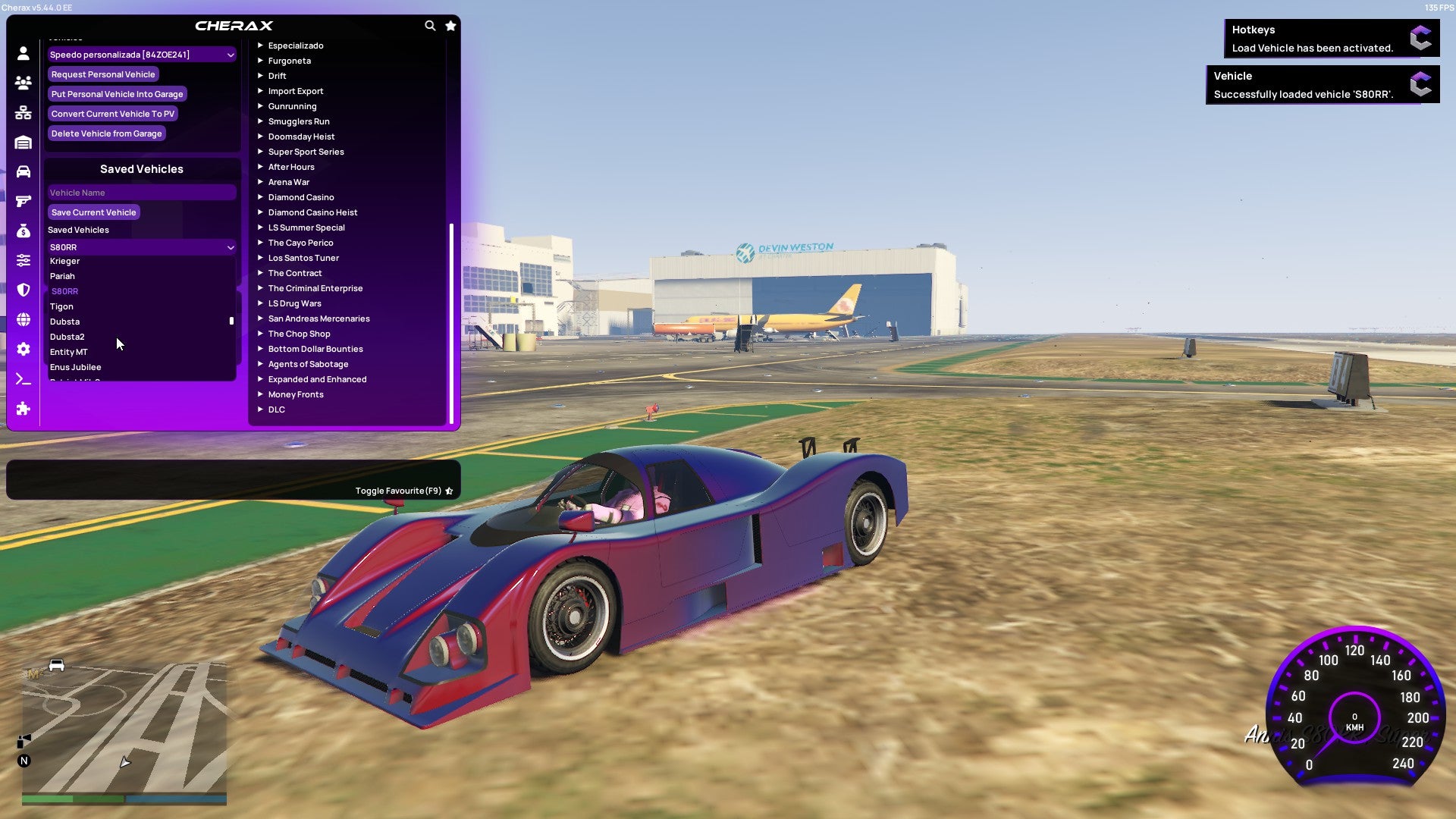
Task: Open the Self tab in the sidebar
Action: coord(23,53)
